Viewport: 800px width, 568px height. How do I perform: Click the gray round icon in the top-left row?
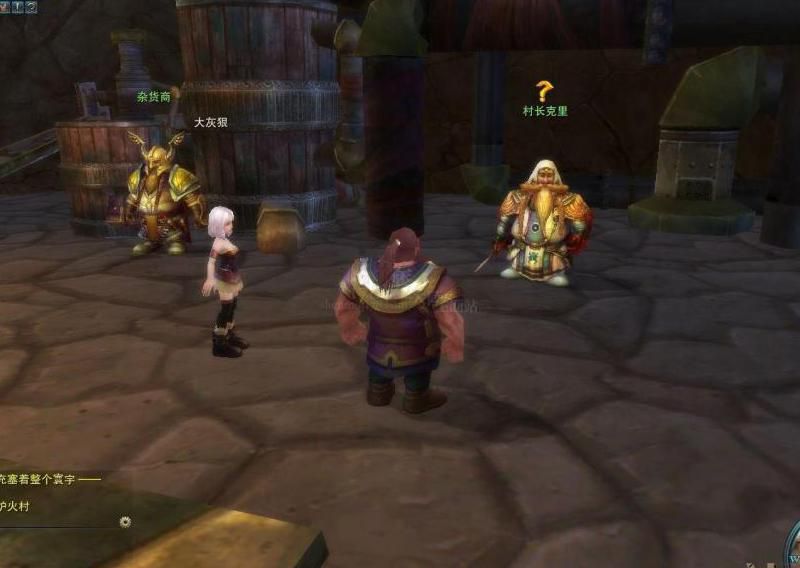[31, 6]
